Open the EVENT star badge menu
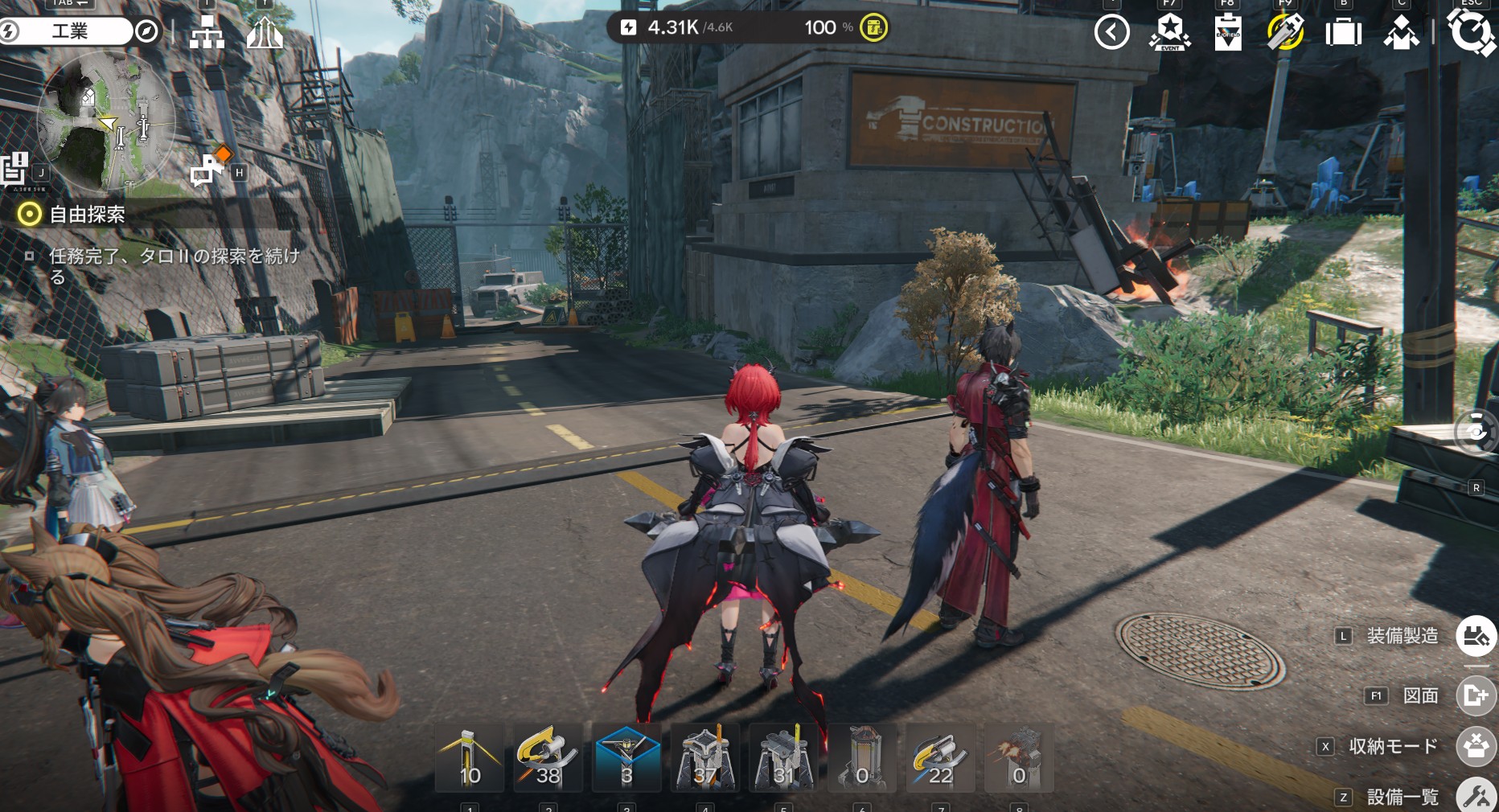This screenshot has width=1499, height=812. (1169, 33)
